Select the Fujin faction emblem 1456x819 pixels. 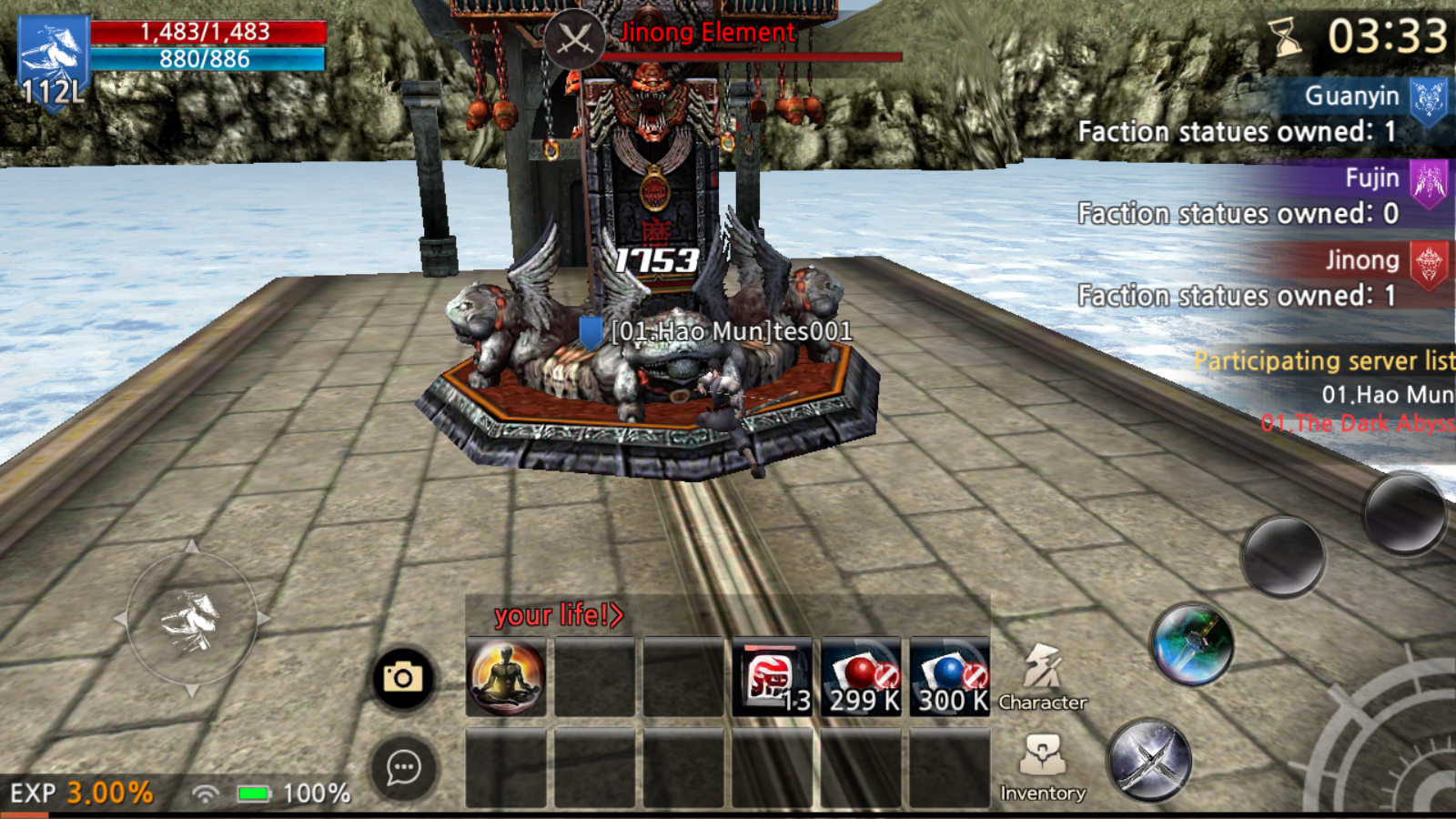coord(1428,180)
